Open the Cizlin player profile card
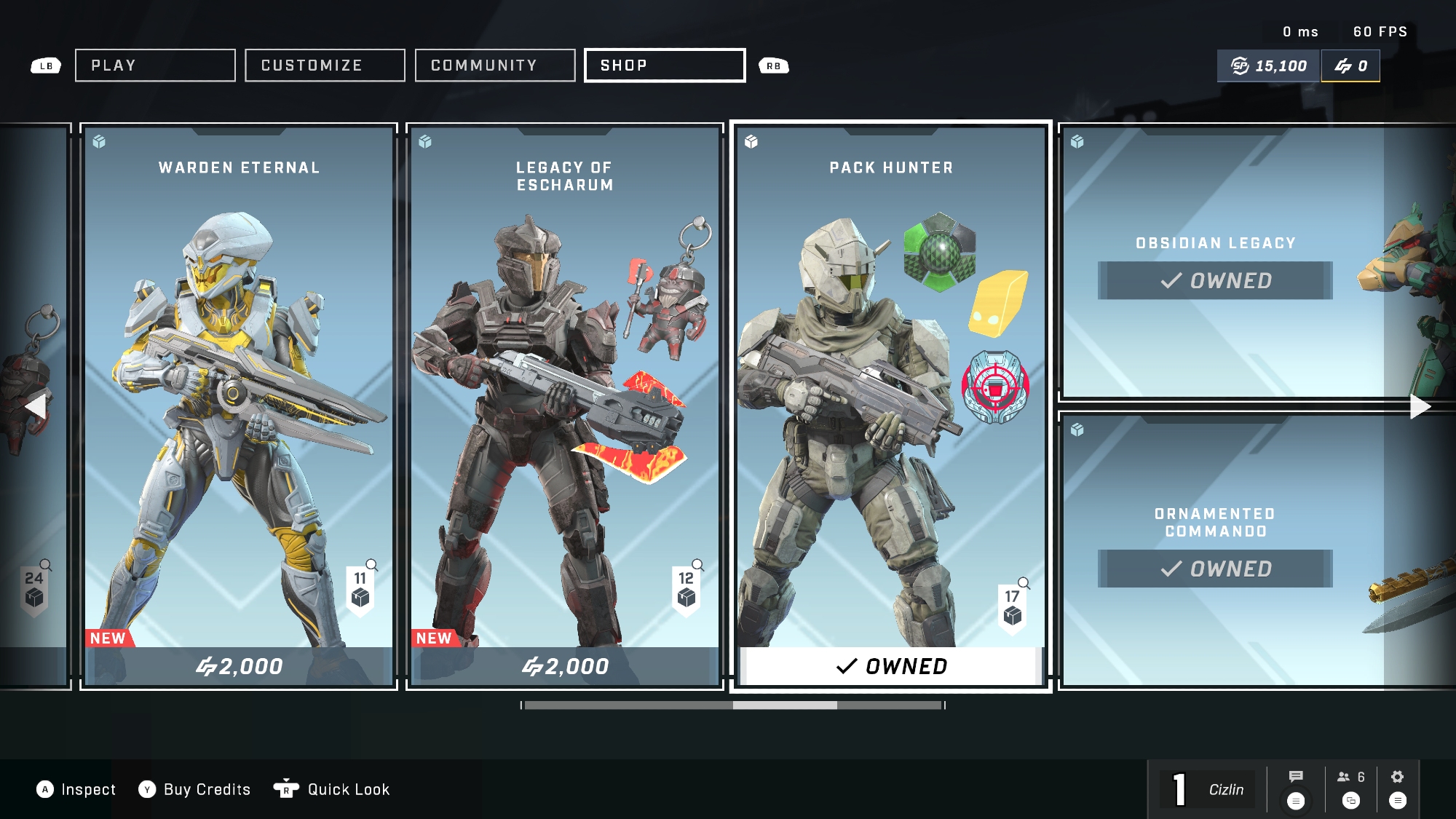The image size is (1456, 819). (1208, 790)
